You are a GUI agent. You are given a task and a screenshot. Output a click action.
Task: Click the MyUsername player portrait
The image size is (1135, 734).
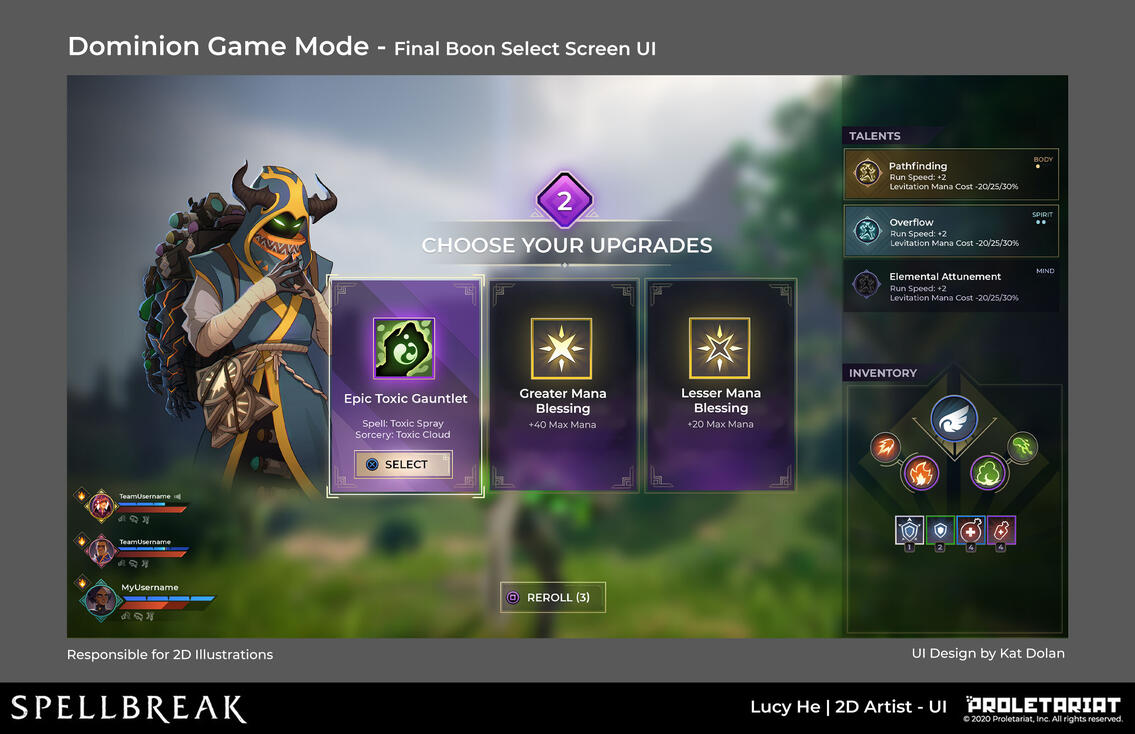pyautogui.click(x=99, y=599)
